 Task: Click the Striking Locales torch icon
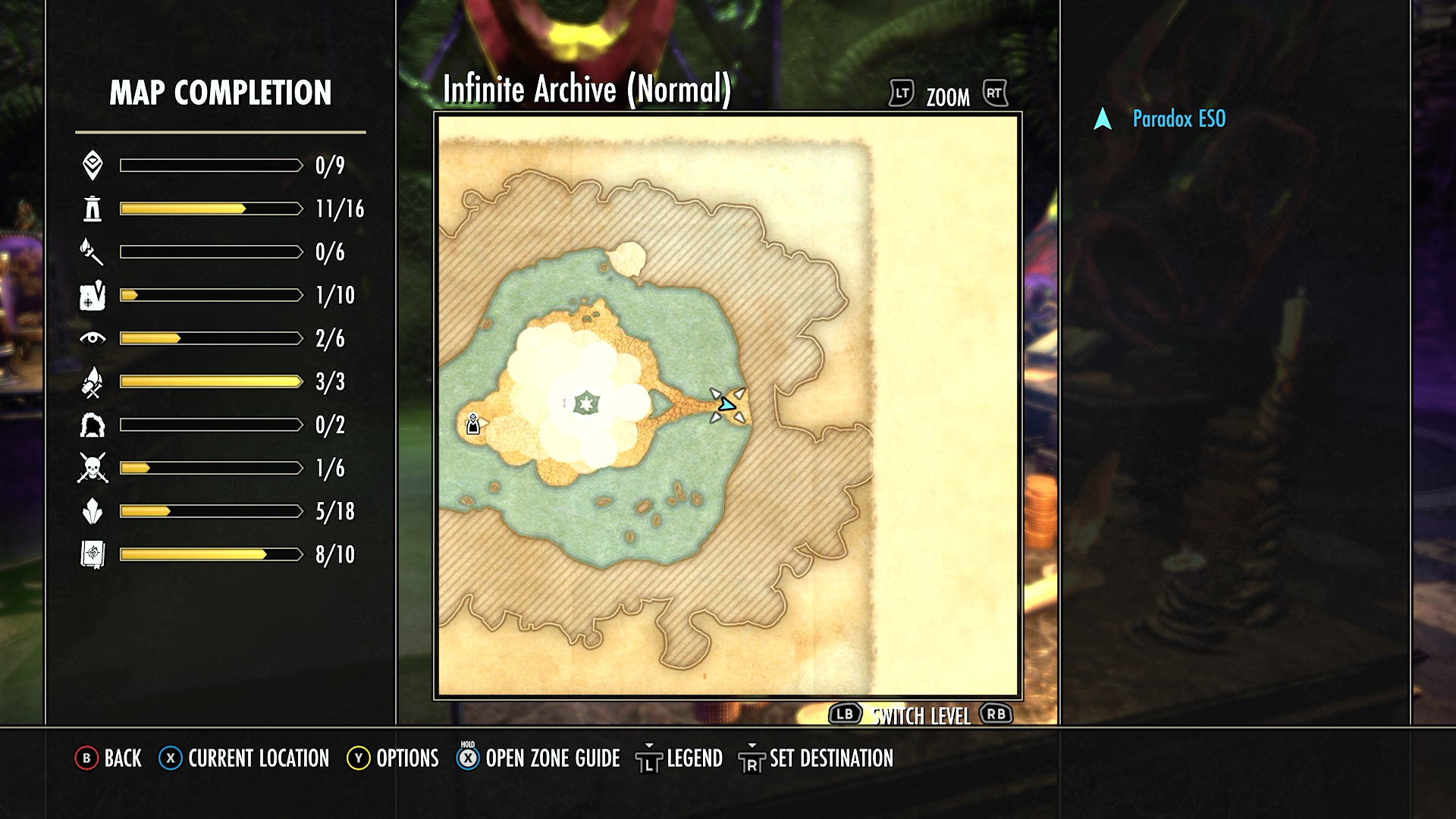(91, 253)
